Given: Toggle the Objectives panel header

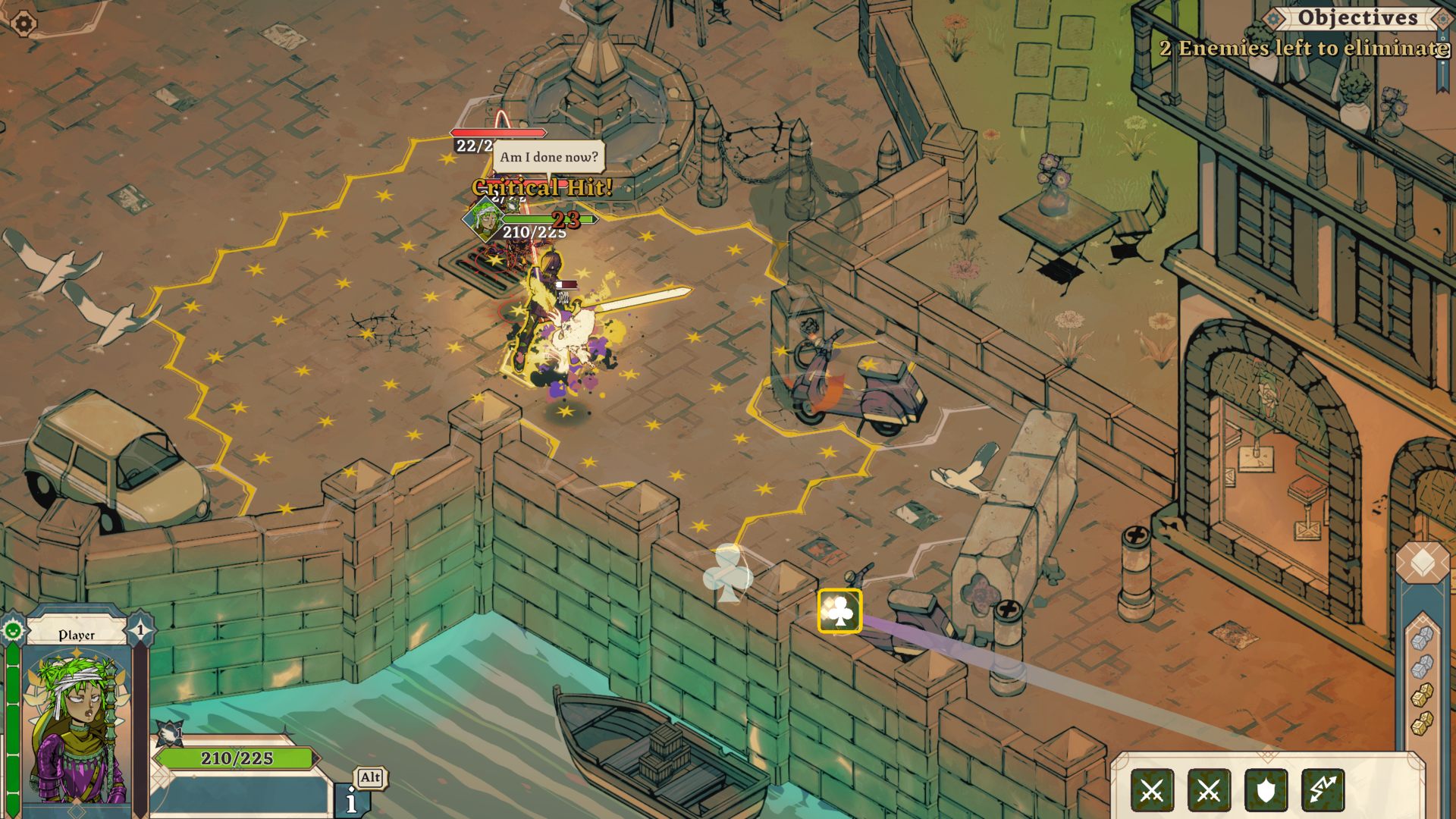Looking at the screenshot, I should coord(1357,17).
